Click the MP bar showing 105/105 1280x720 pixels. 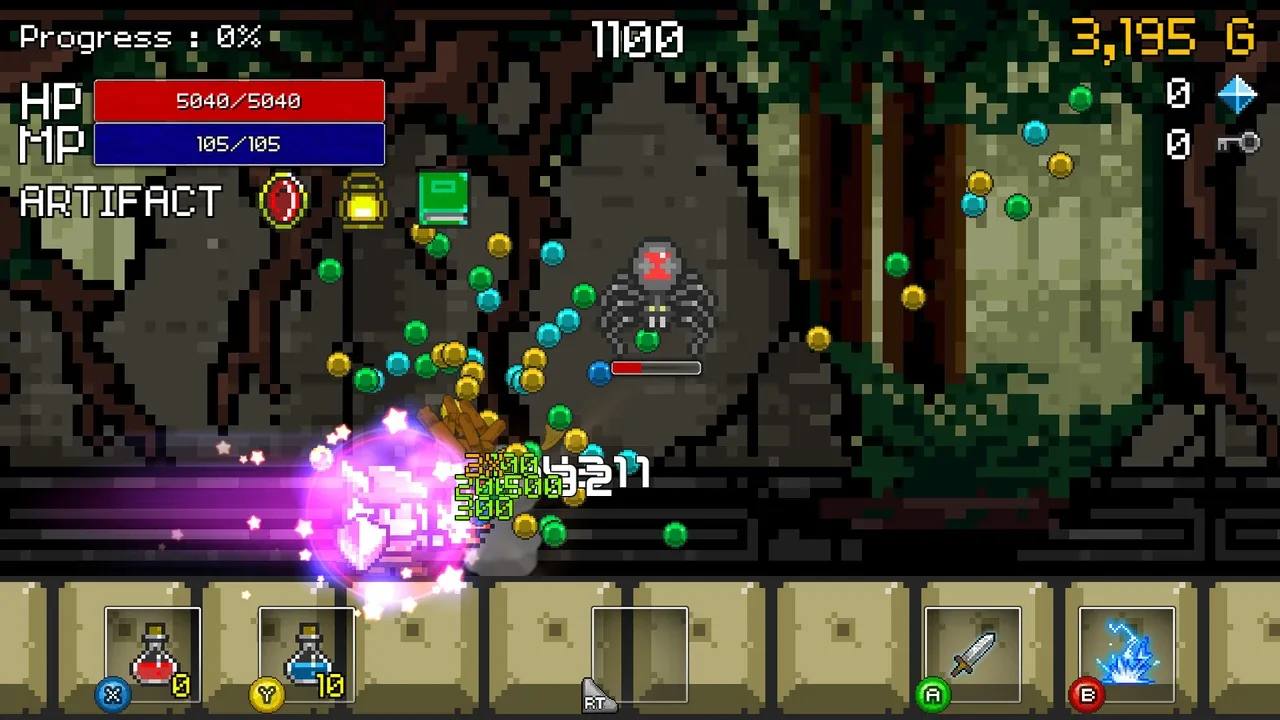[x=240, y=143]
